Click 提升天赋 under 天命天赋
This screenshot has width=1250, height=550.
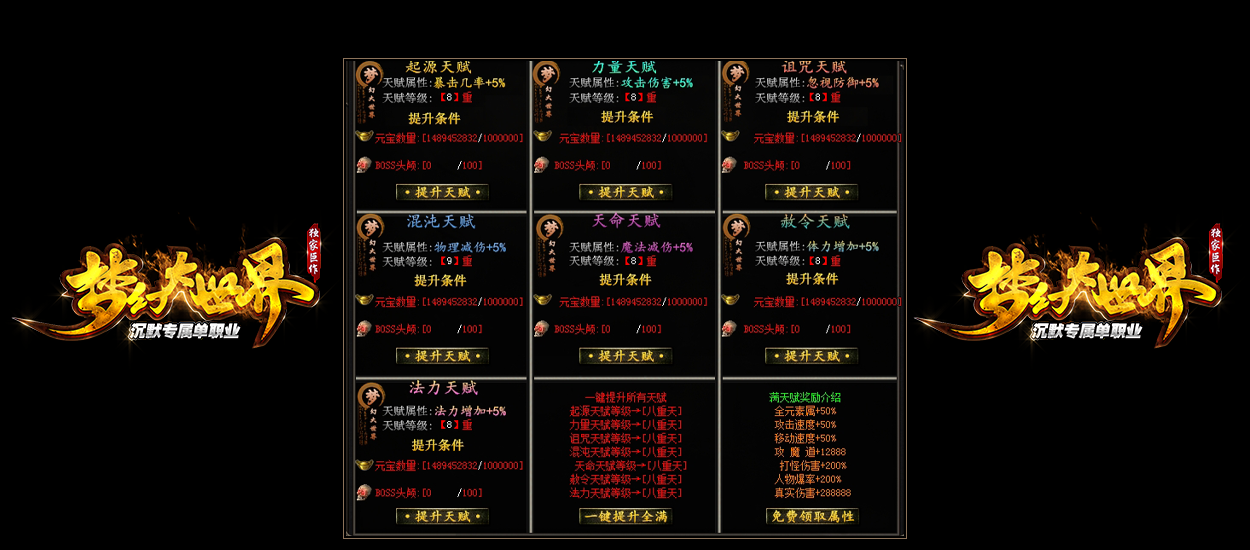(626, 356)
